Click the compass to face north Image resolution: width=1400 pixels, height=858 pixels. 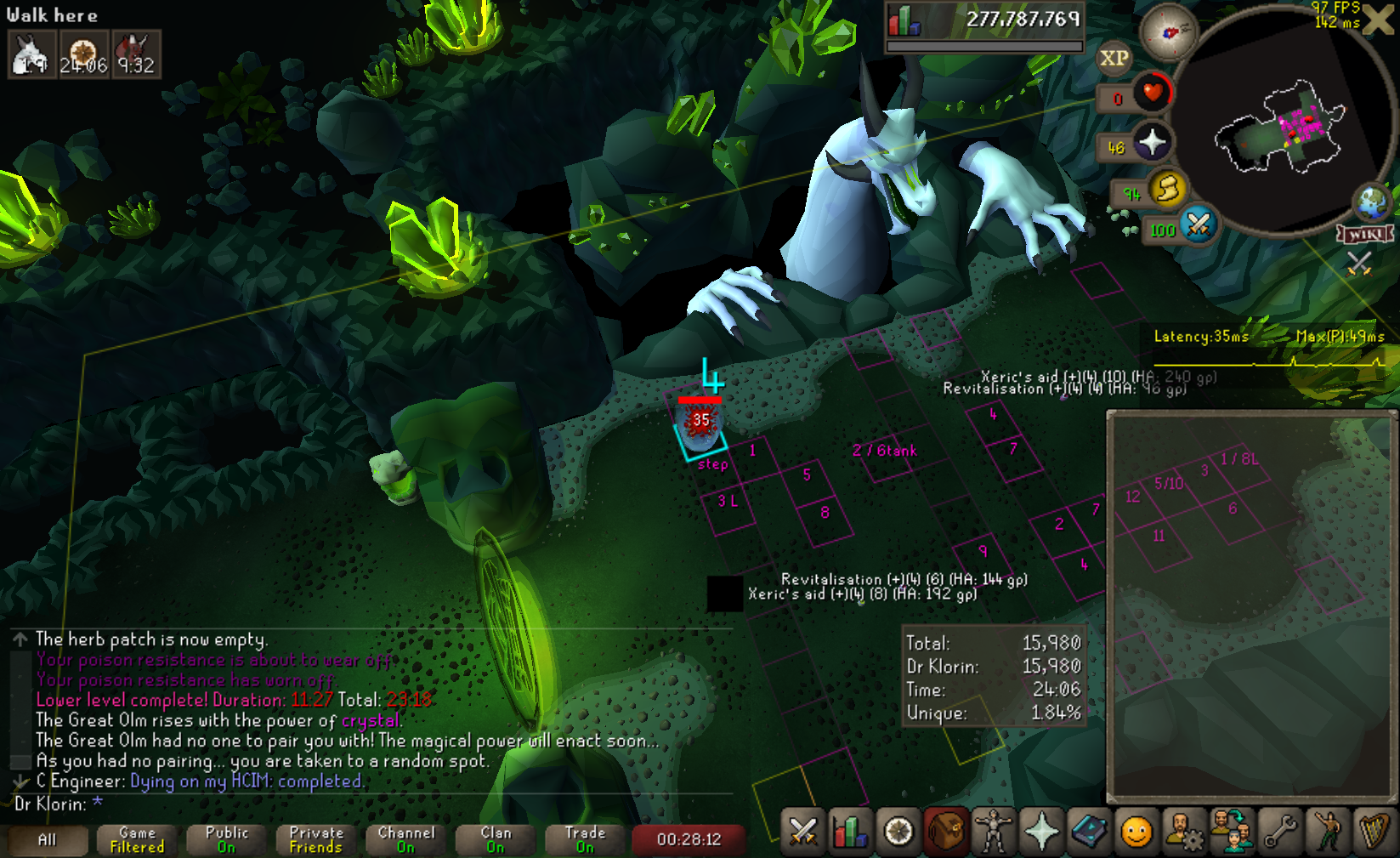1168,32
